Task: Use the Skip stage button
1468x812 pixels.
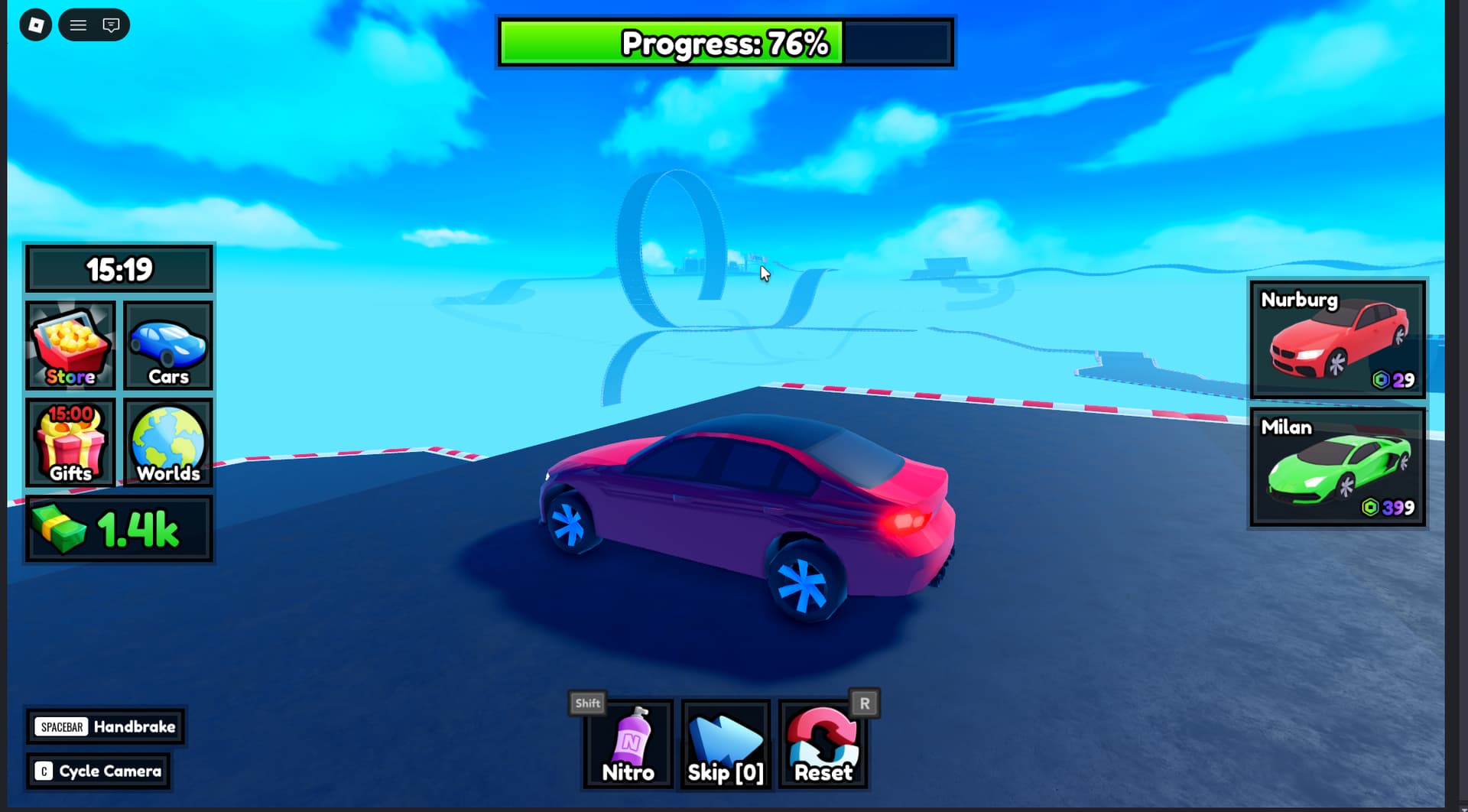Action: click(726, 745)
